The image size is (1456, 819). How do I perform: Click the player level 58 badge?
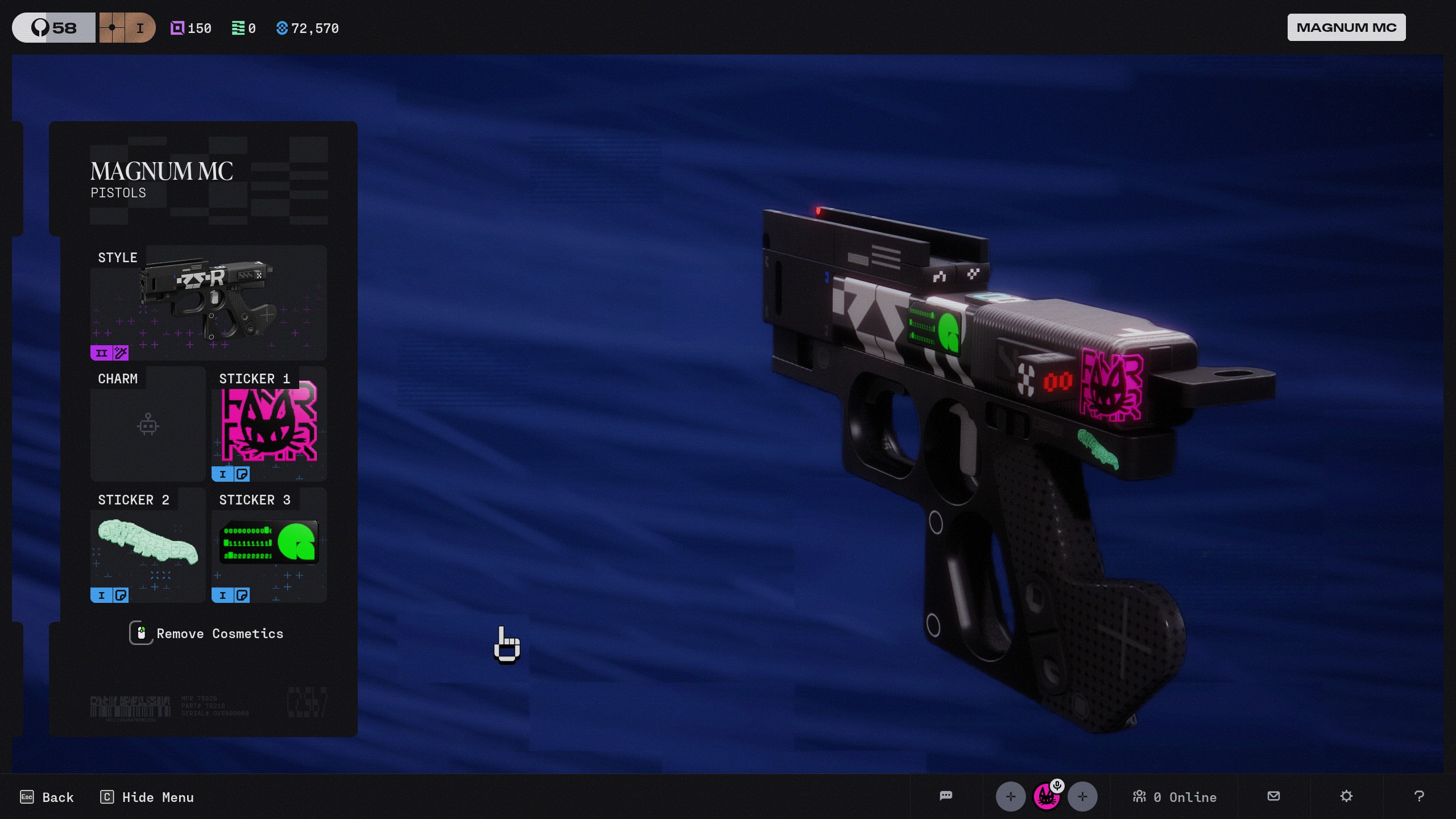[x=54, y=28]
